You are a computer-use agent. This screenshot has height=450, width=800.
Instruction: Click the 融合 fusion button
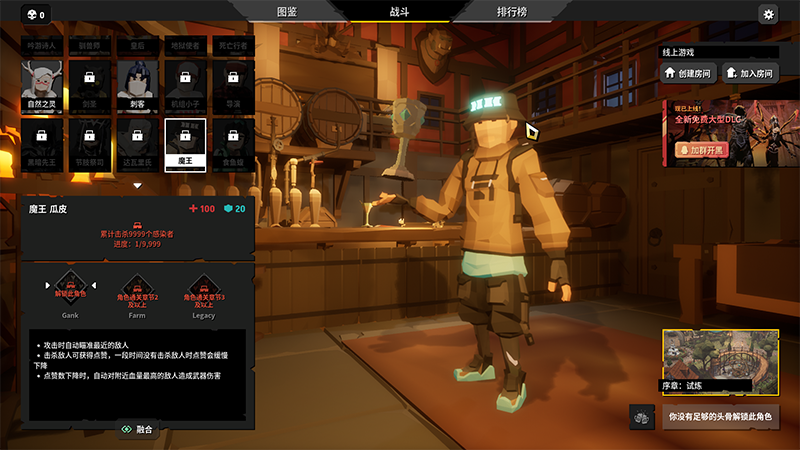pyautogui.click(x=137, y=429)
